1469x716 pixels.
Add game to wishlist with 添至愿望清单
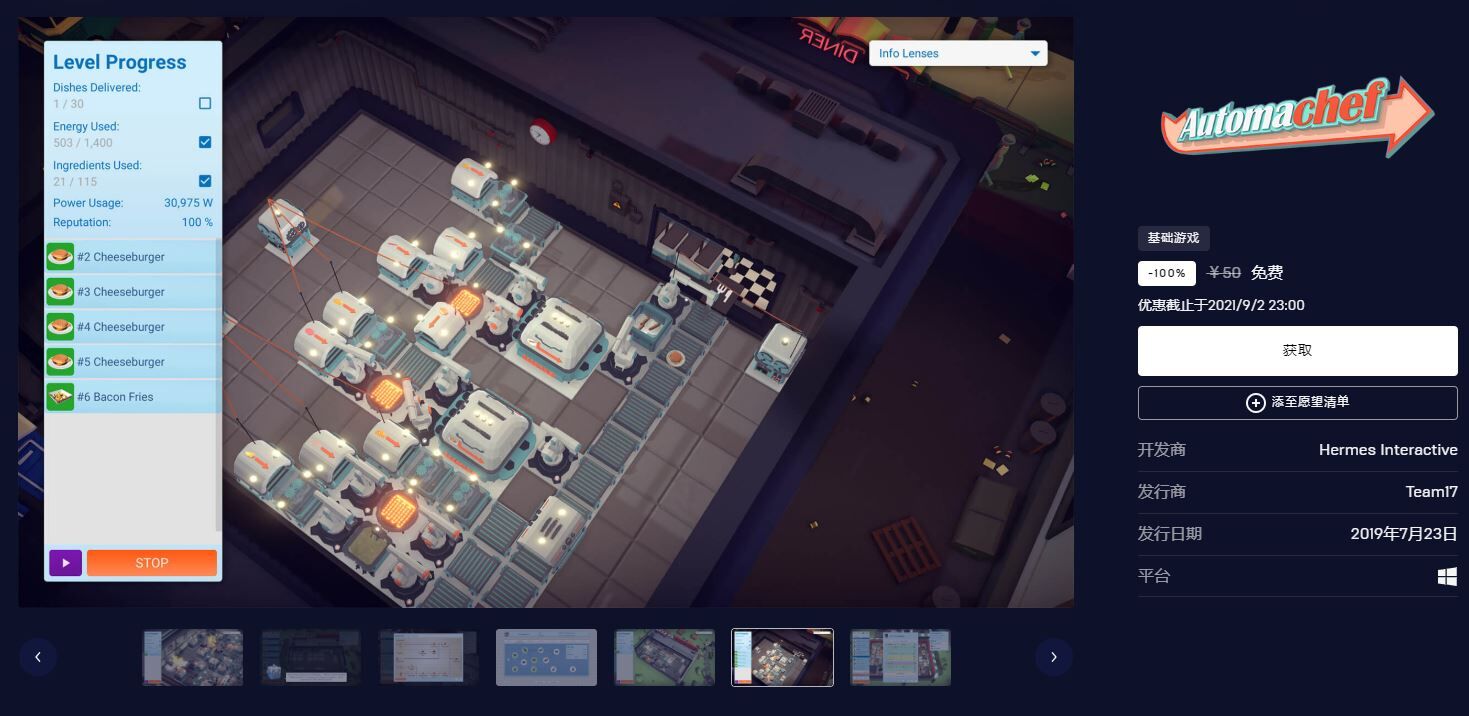point(1297,402)
